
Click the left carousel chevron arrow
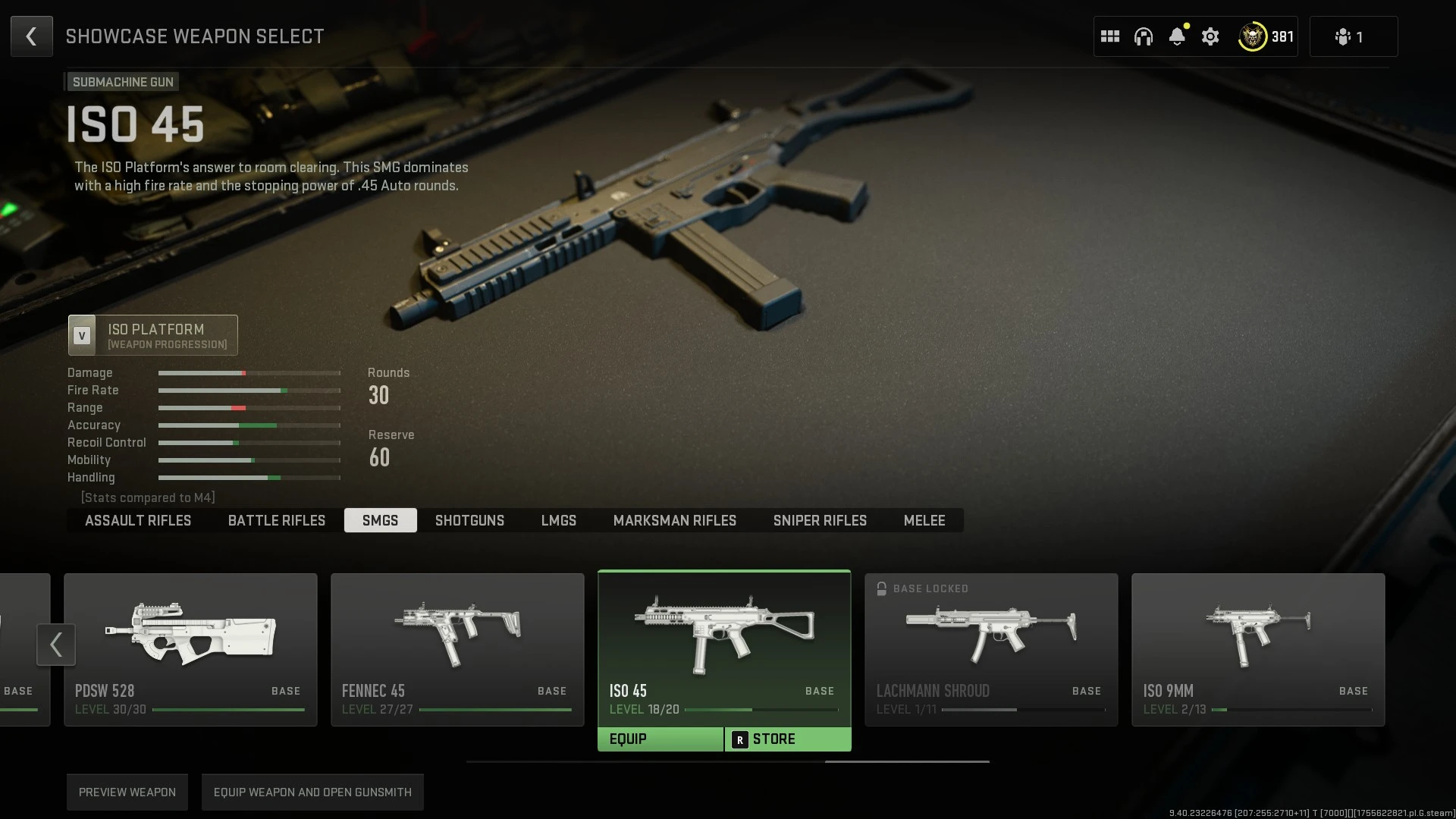tap(56, 644)
